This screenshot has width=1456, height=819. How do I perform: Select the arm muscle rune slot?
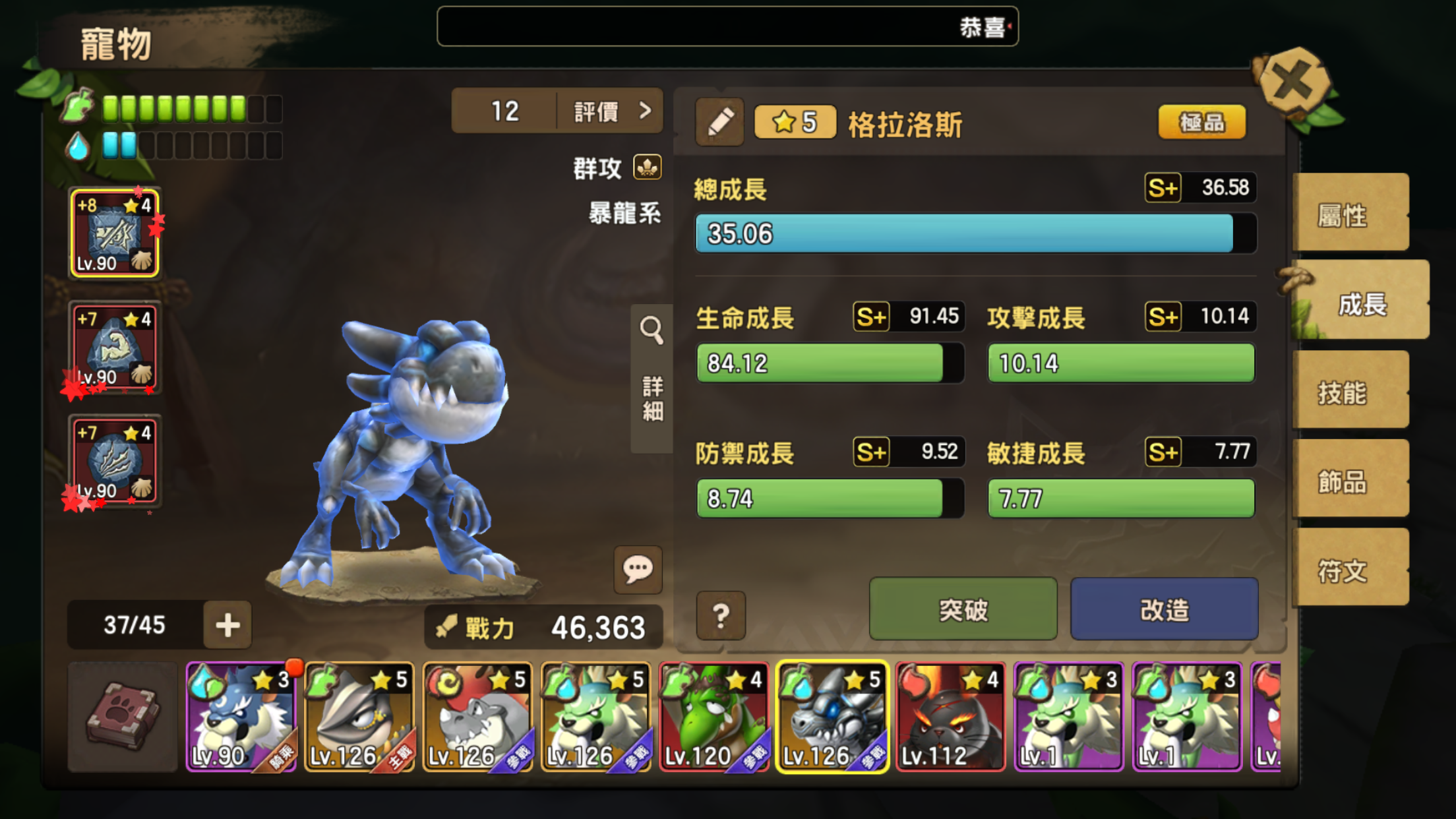coord(115,348)
